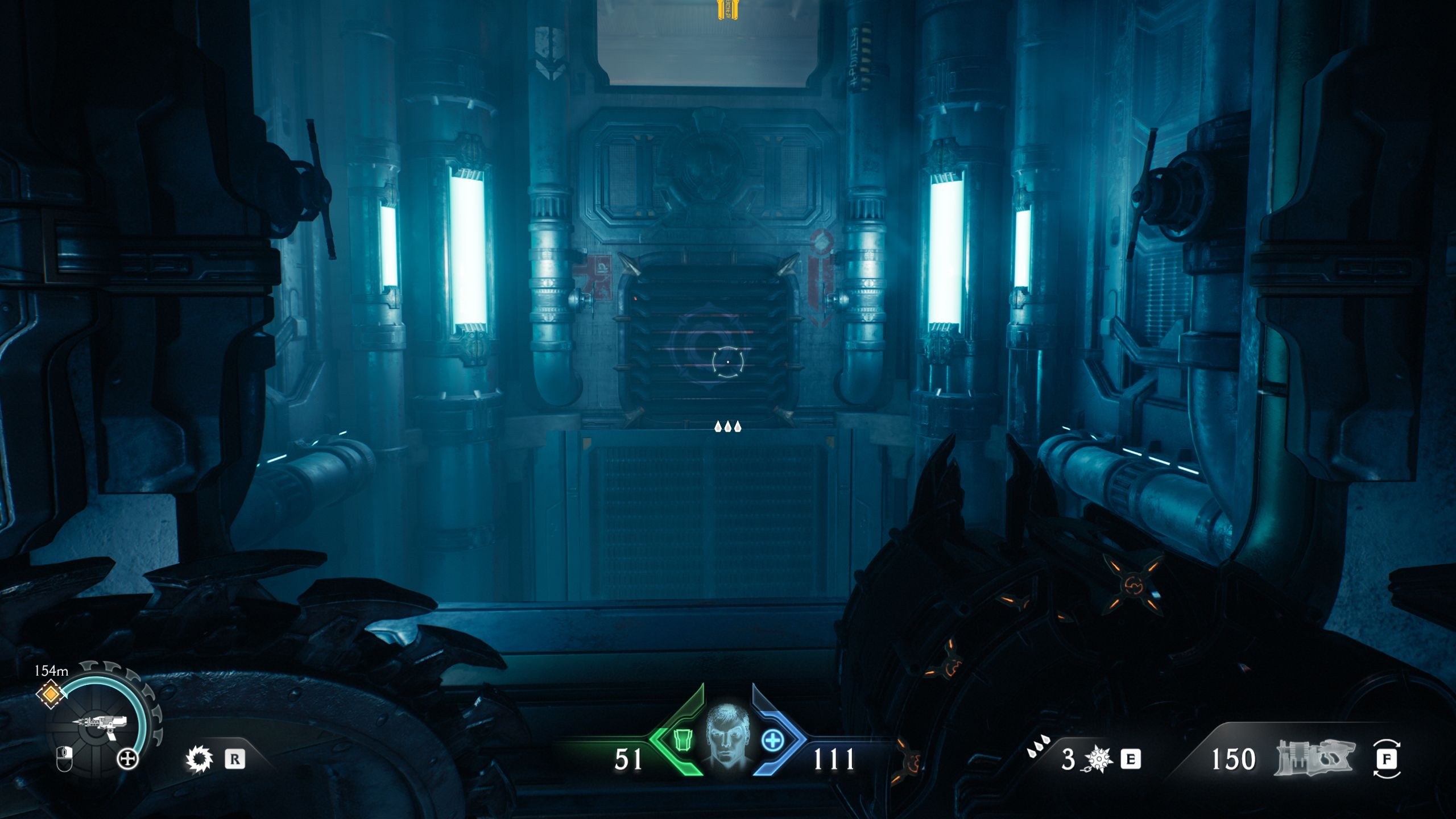Viewport: 1456px width, 819px height.
Task: Click the chainsaw blade melee attack icon
Action: tap(198, 759)
